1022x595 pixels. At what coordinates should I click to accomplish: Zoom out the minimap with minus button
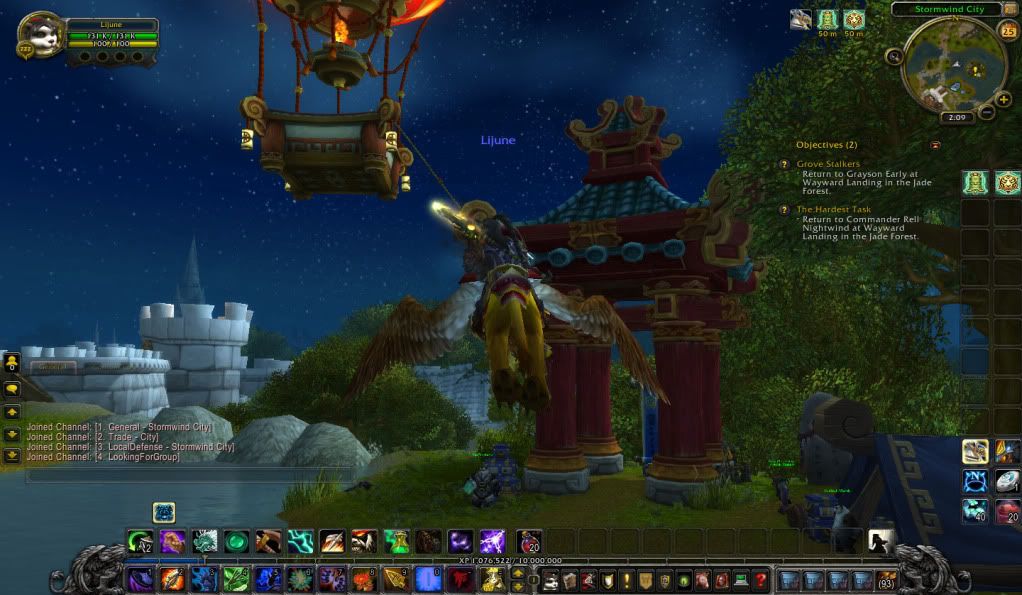pyautogui.click(x=987, y=112)
